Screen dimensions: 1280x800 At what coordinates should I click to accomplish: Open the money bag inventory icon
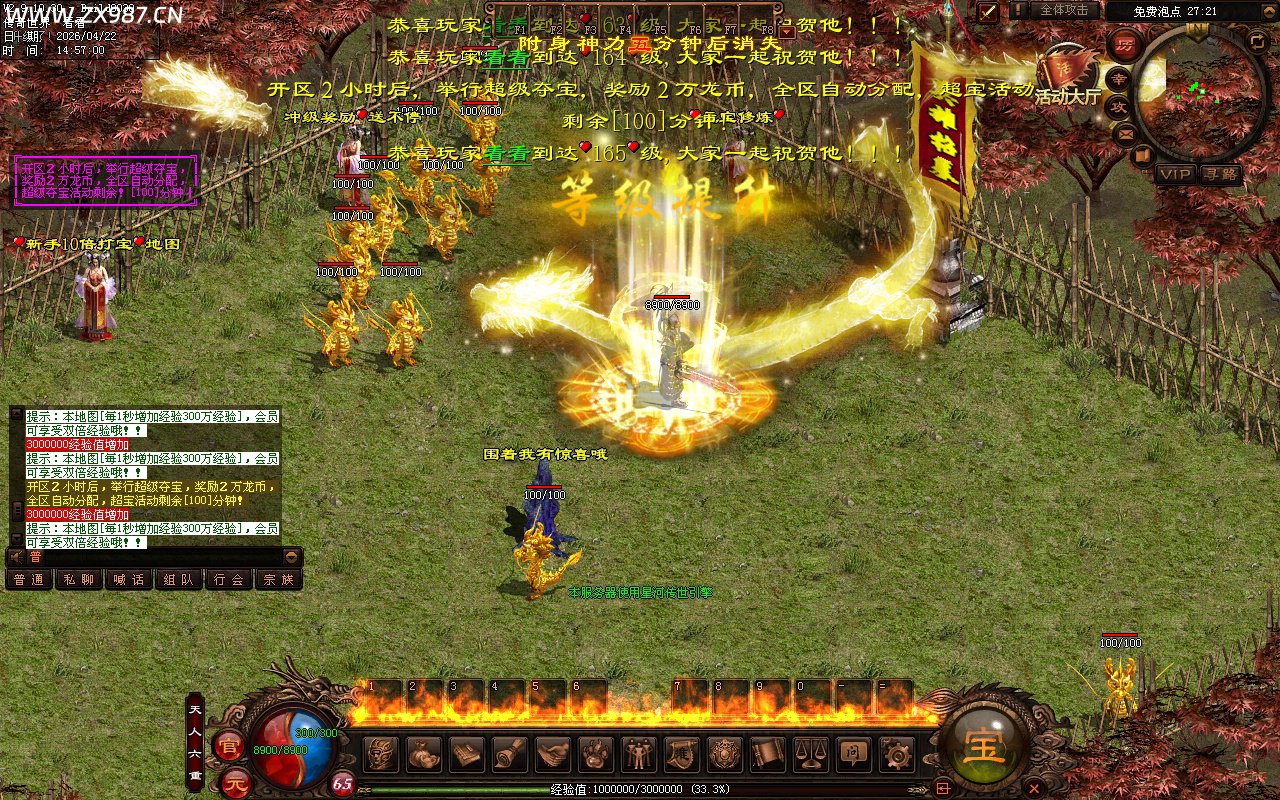(x=424, y=754)
